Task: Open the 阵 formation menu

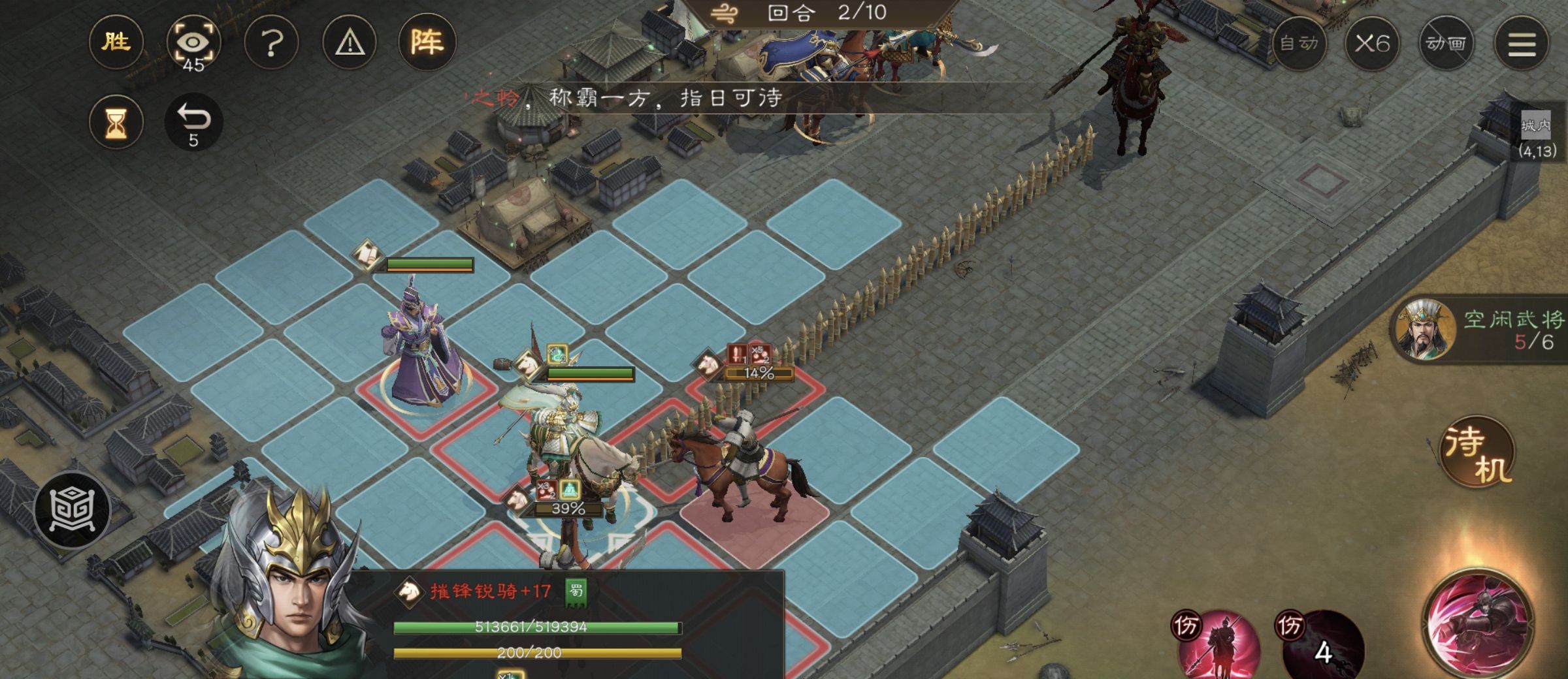Action: point(427,43)
